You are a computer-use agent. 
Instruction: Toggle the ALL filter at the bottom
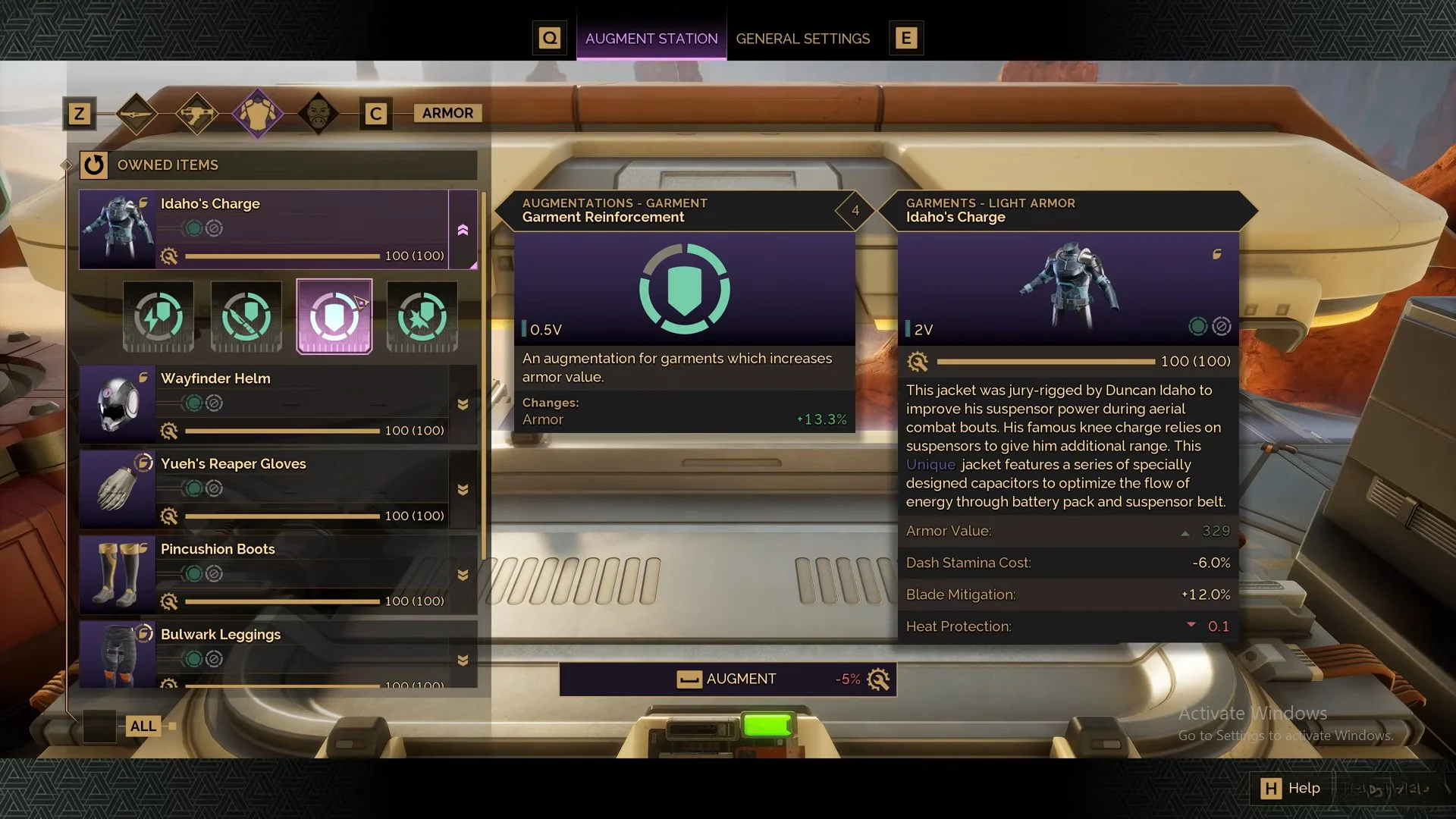point(143,726)
